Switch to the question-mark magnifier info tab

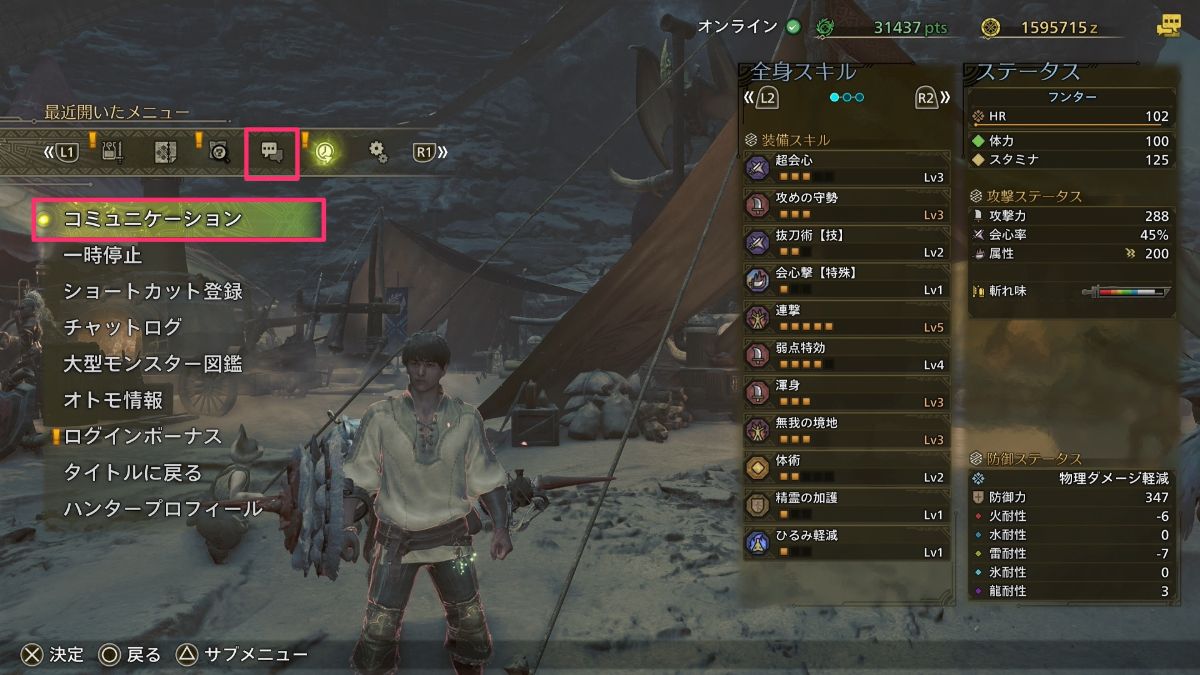click(219, 152)
